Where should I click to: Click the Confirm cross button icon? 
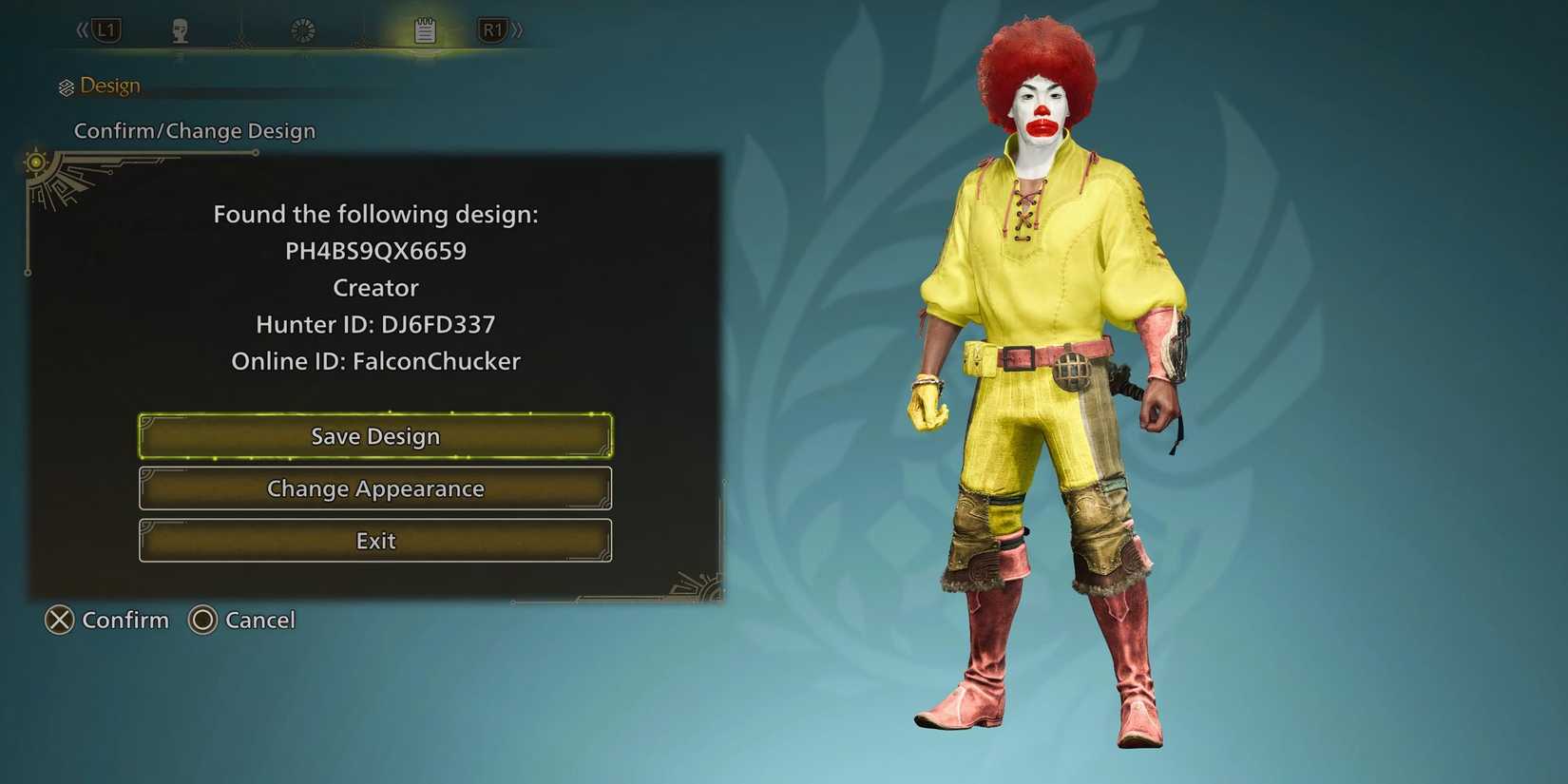click(59, 620)
